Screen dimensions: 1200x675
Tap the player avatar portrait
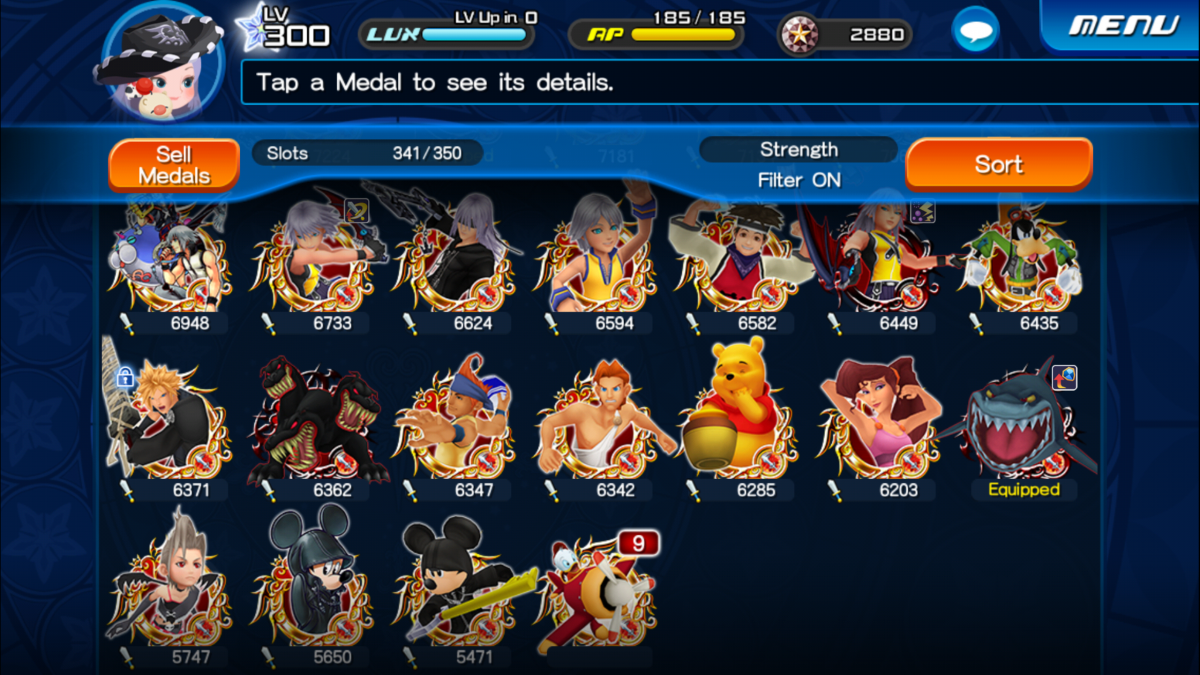158,62
